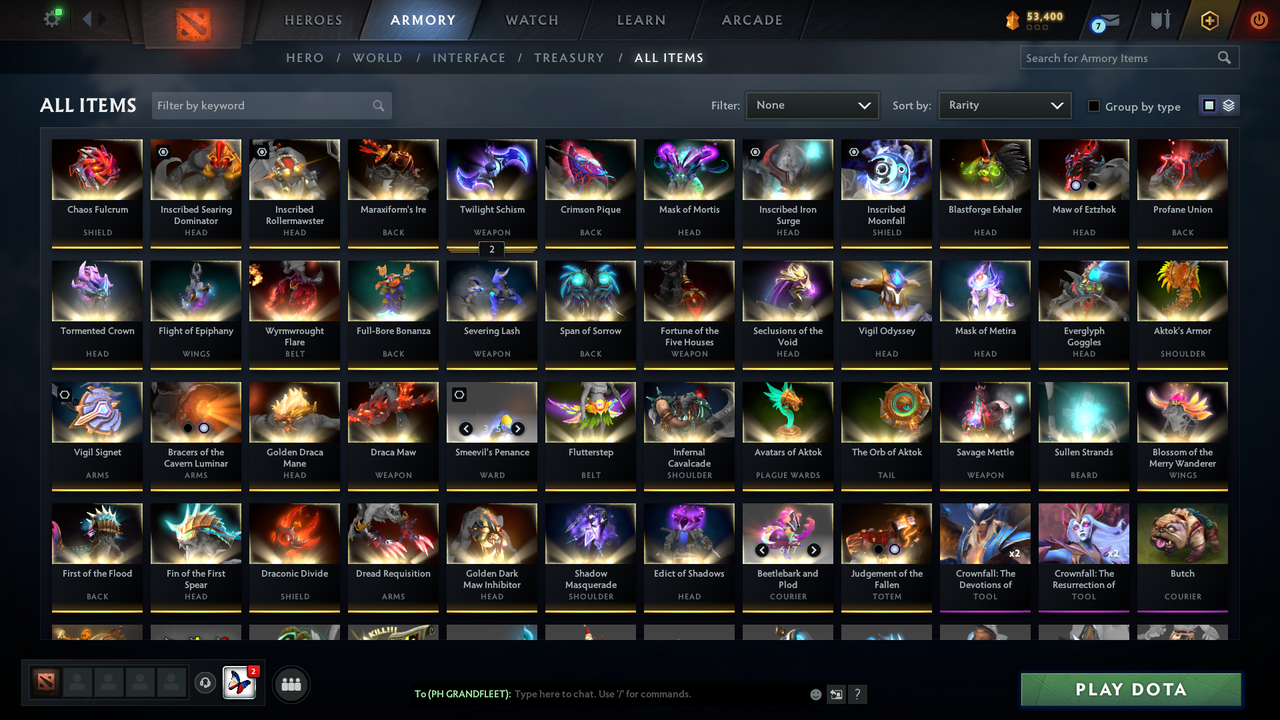The width and height of the screenshot is (1280, 720).
Task: Click the headset voice chat icon
Action: pyautogui.click(x=207, y=682)
